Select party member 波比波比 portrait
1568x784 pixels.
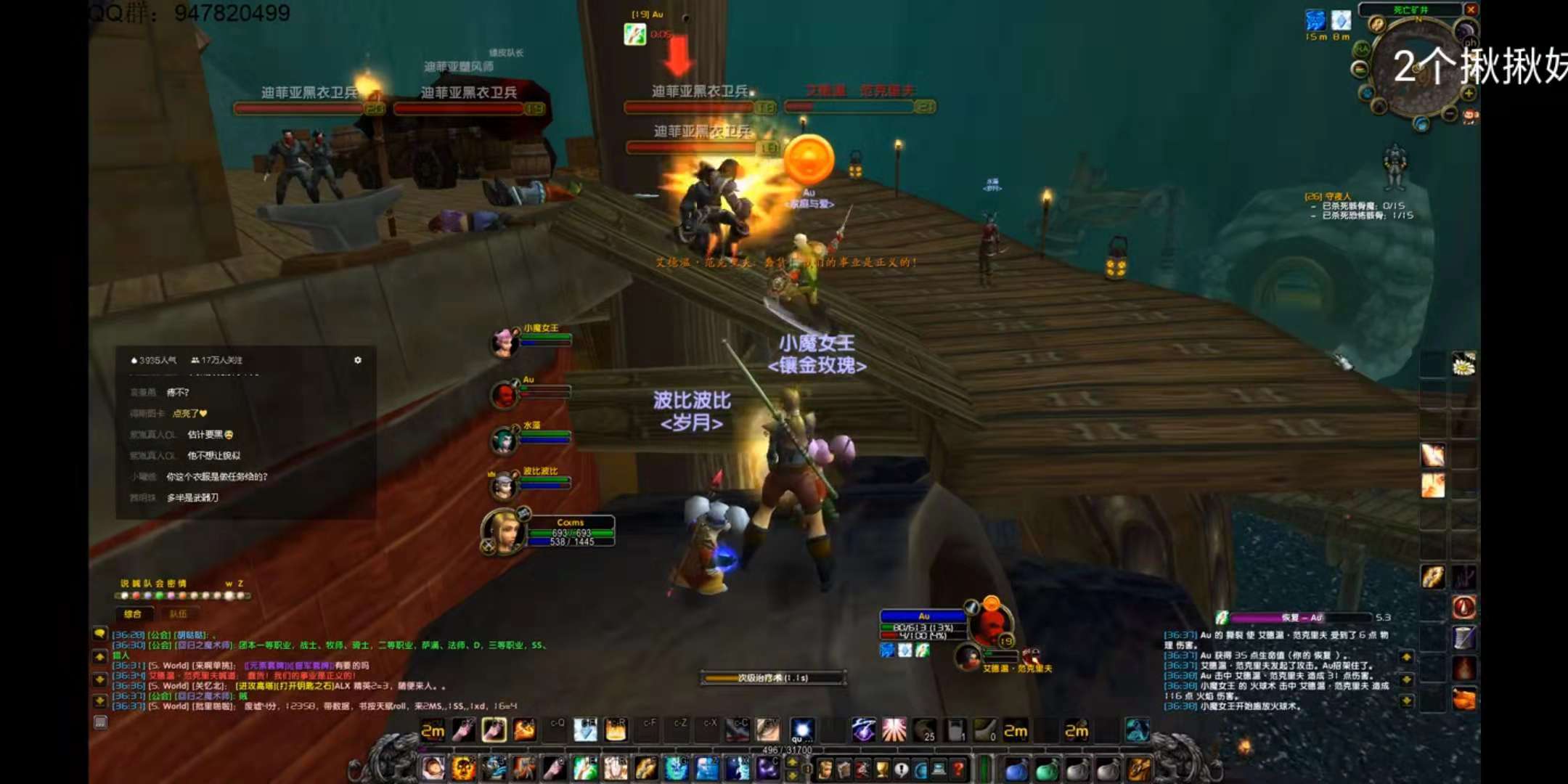pos(503,486)
